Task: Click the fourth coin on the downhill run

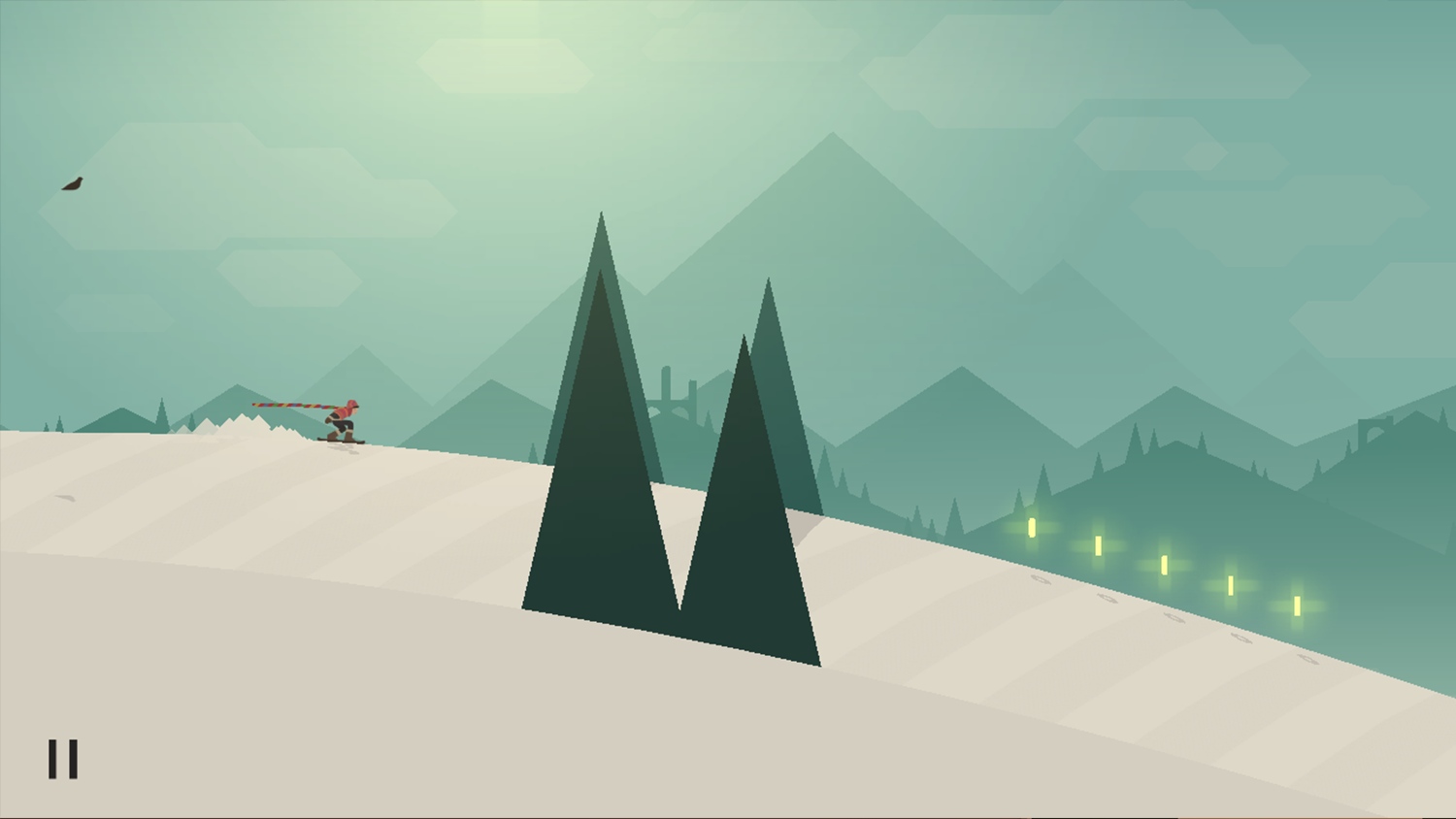Action: tap(1231, 585)
